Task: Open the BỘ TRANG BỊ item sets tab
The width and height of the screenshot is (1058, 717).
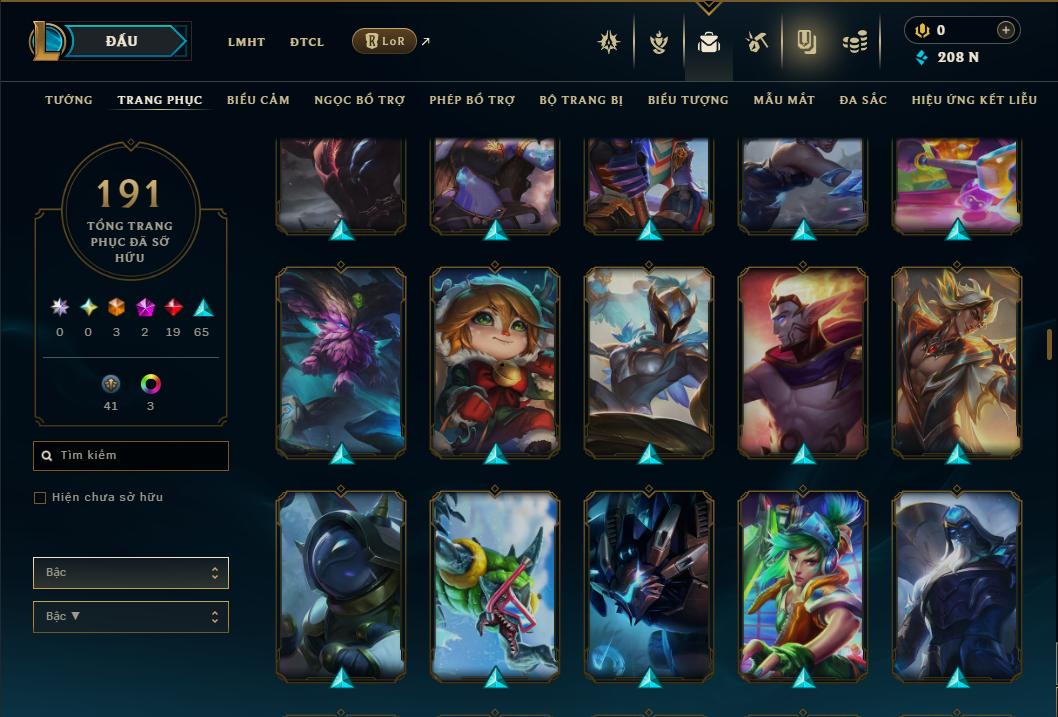Action: 581,100
